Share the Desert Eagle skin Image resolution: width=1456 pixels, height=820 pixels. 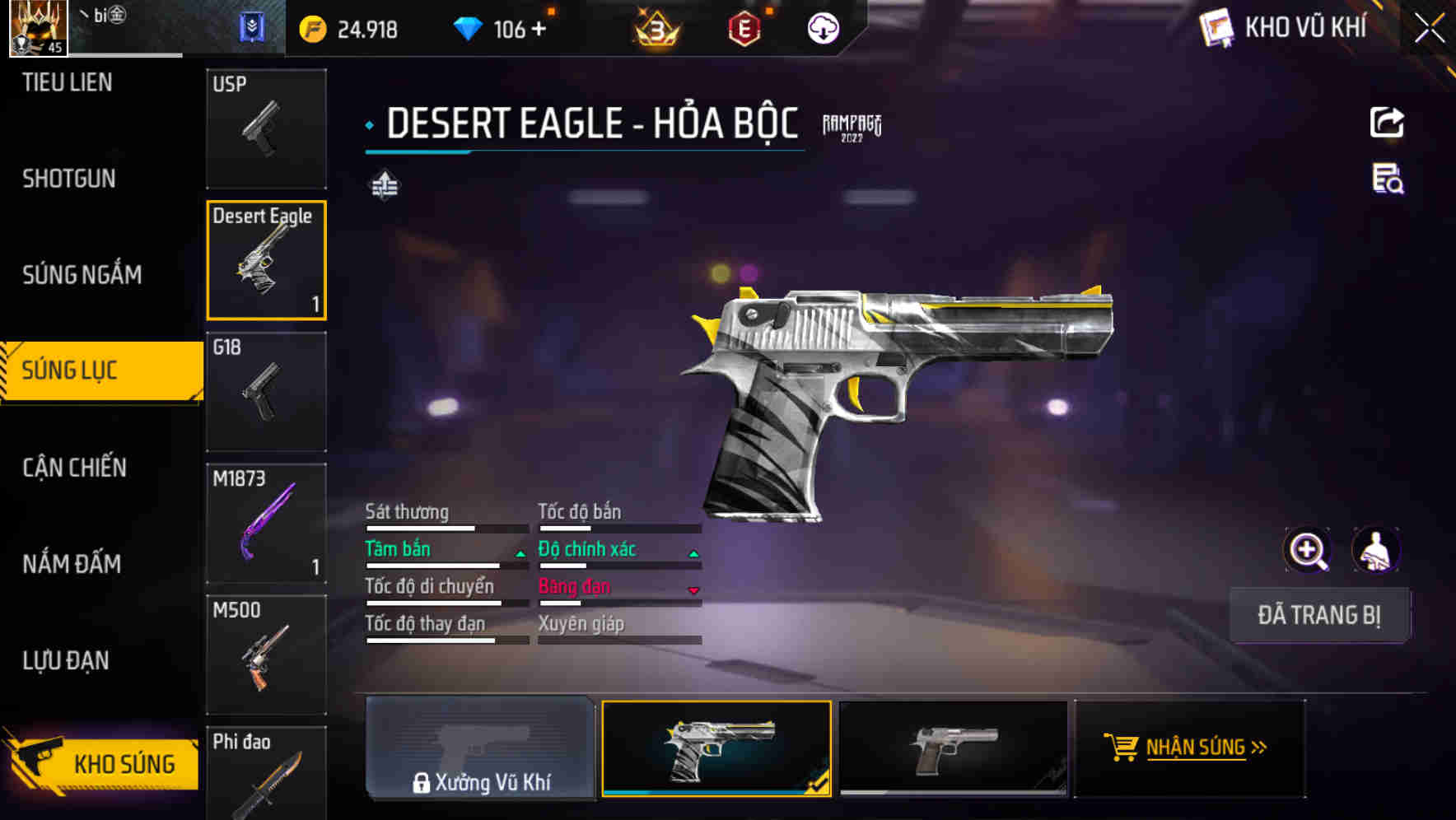pyautogui.click(x=1387, y=123)
